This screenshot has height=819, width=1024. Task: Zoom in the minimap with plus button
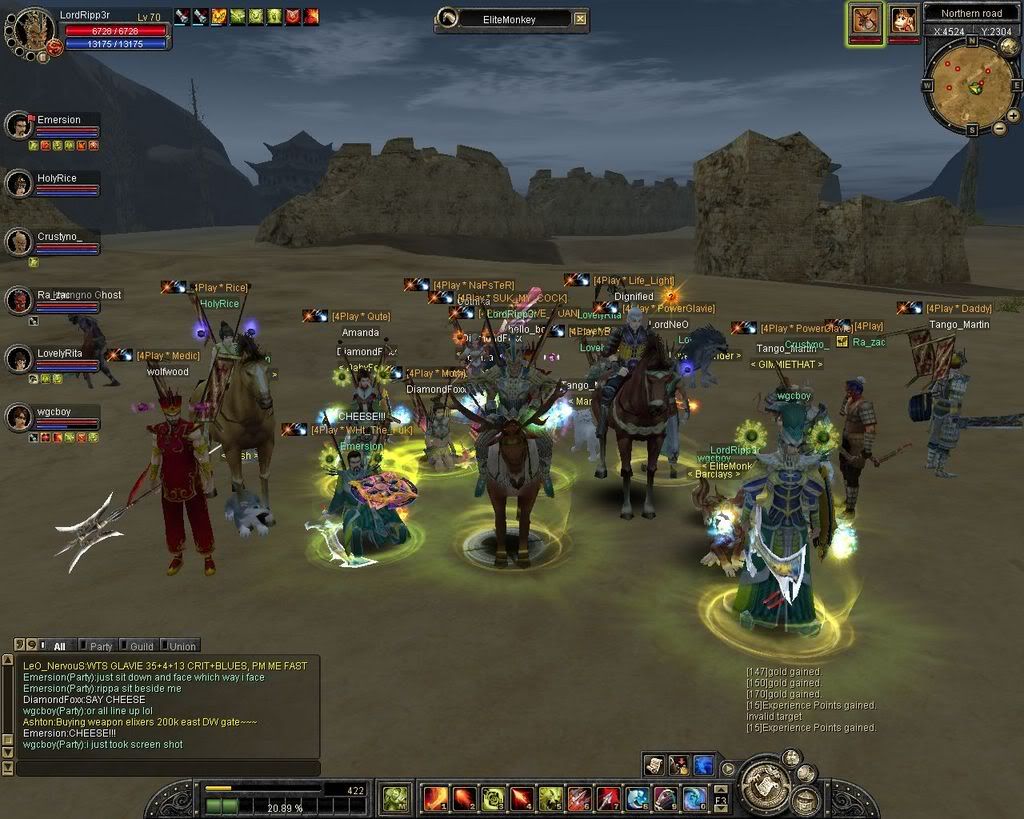pyautogui.click(x=984, y=128)
